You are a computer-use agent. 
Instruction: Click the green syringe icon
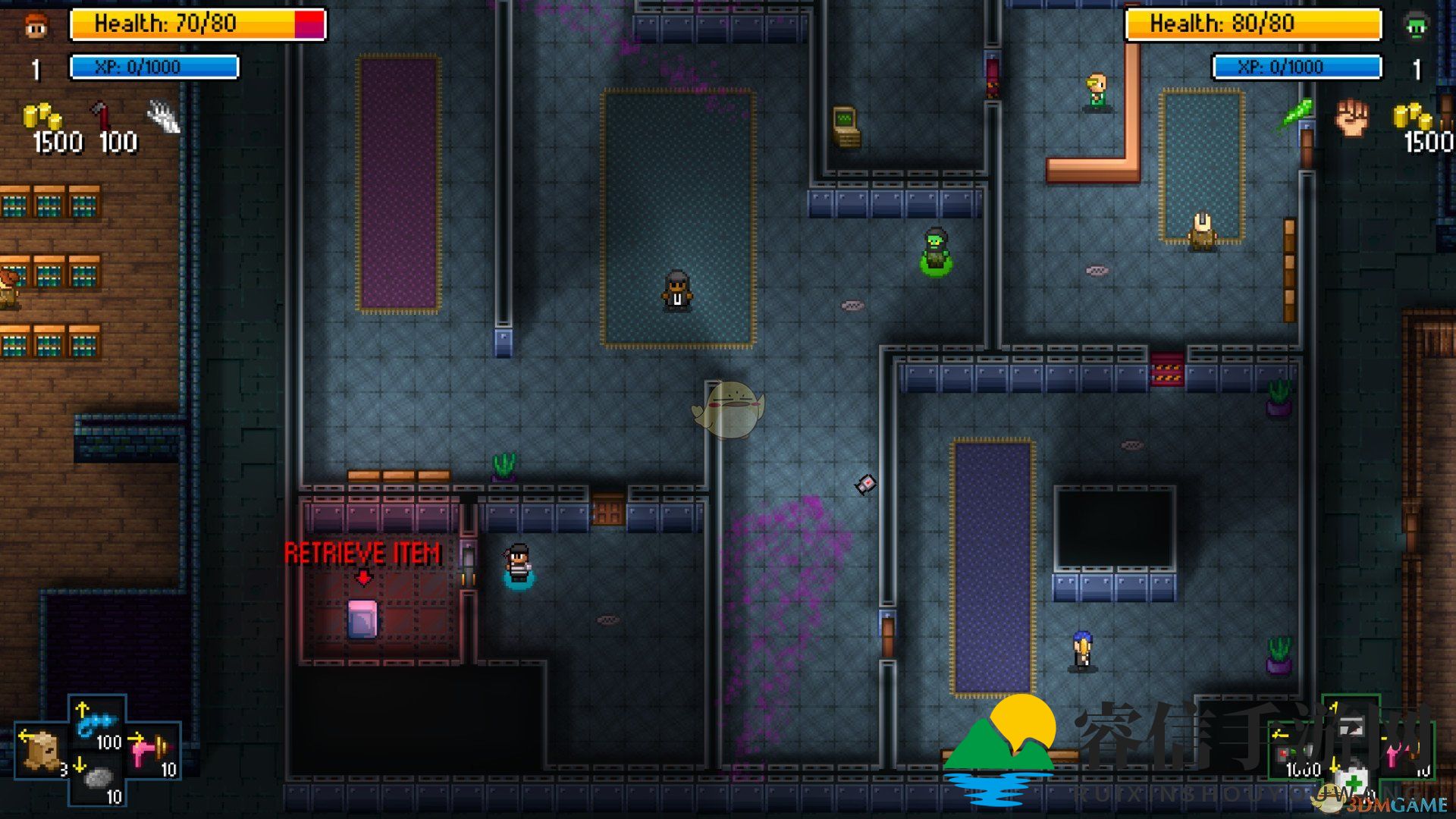coord(1296,114)
